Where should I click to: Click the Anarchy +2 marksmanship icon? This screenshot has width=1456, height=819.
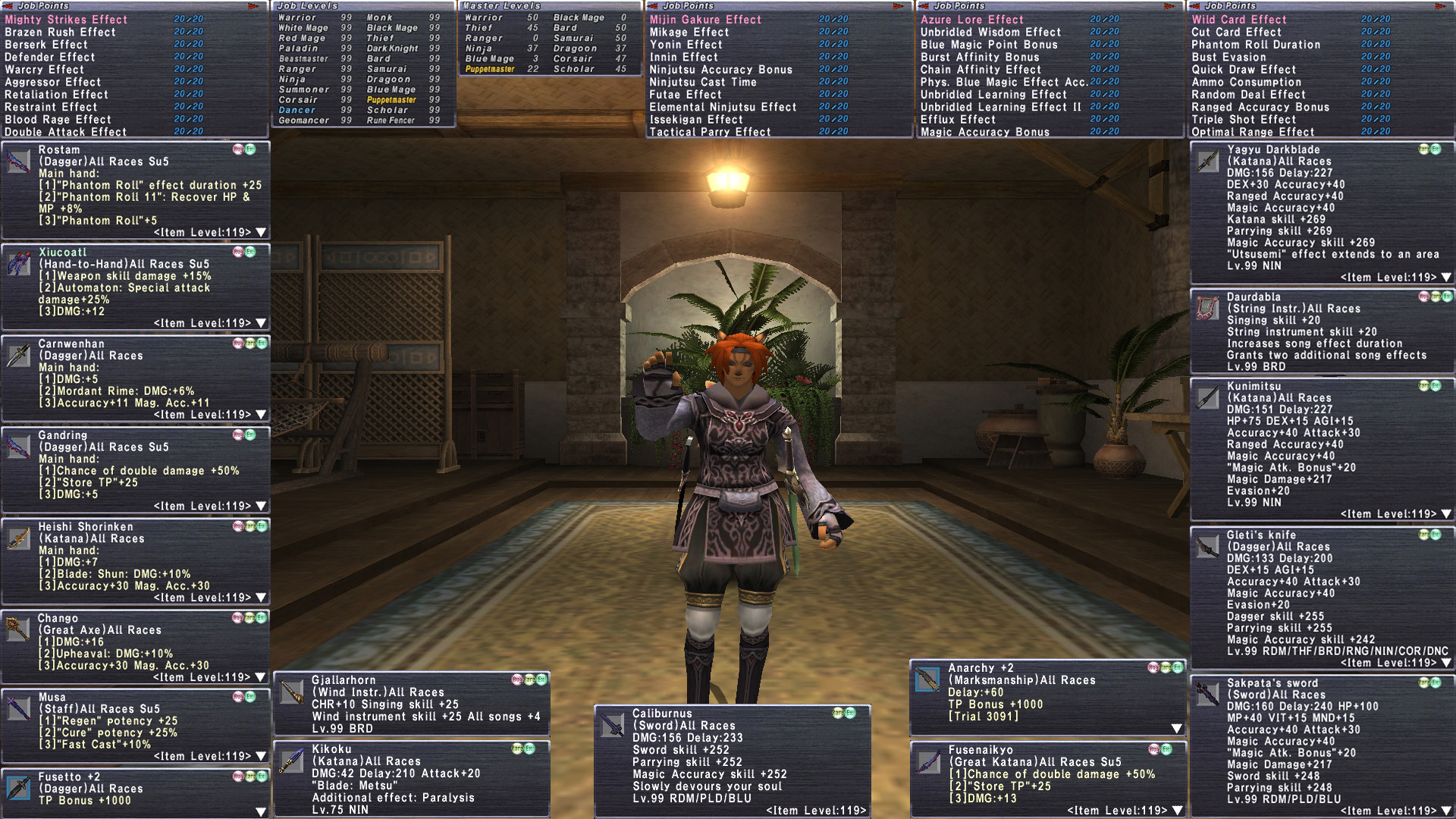[x=927, y=679]
